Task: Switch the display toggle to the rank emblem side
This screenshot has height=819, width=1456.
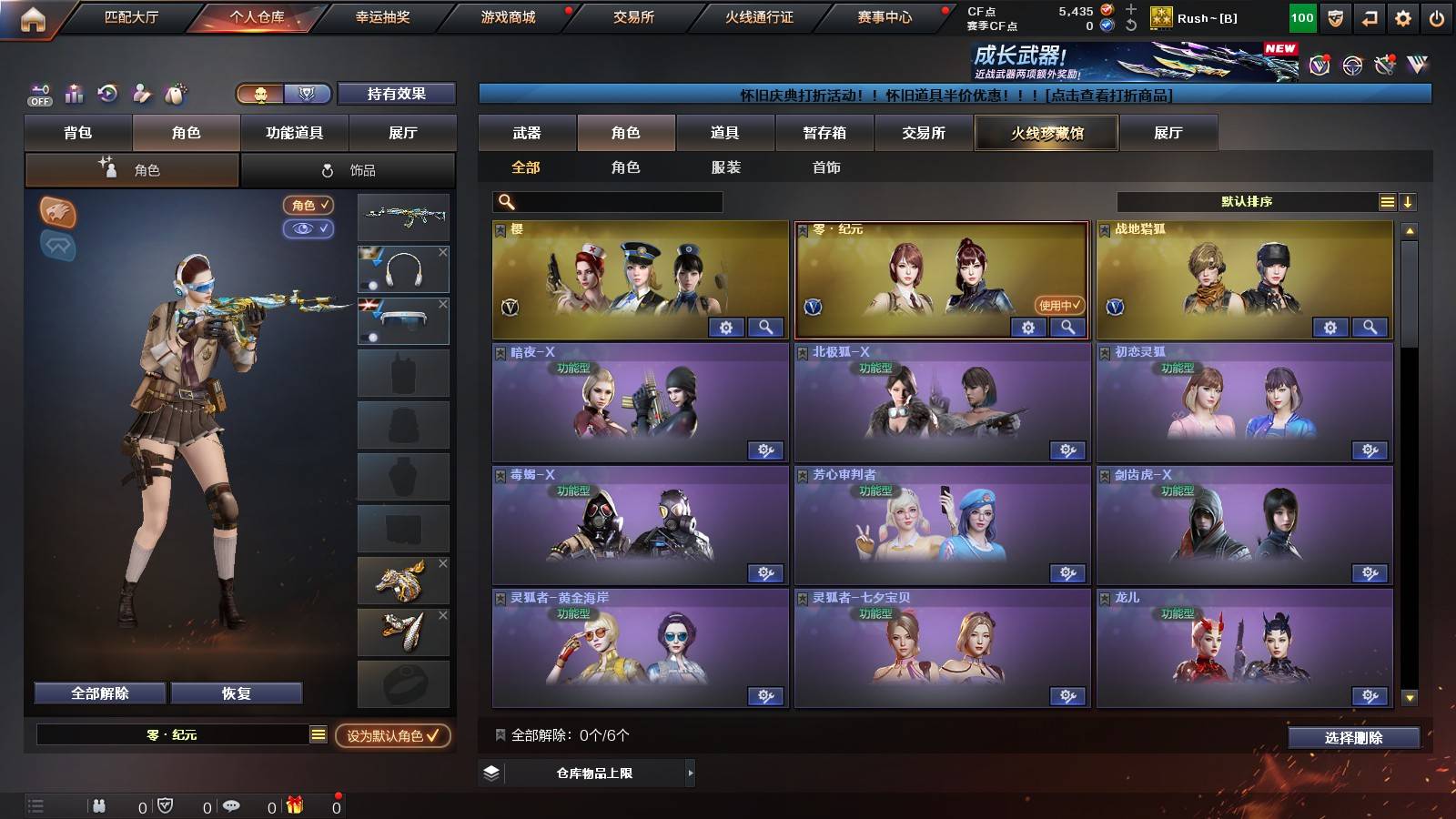Action: point(308,94)
